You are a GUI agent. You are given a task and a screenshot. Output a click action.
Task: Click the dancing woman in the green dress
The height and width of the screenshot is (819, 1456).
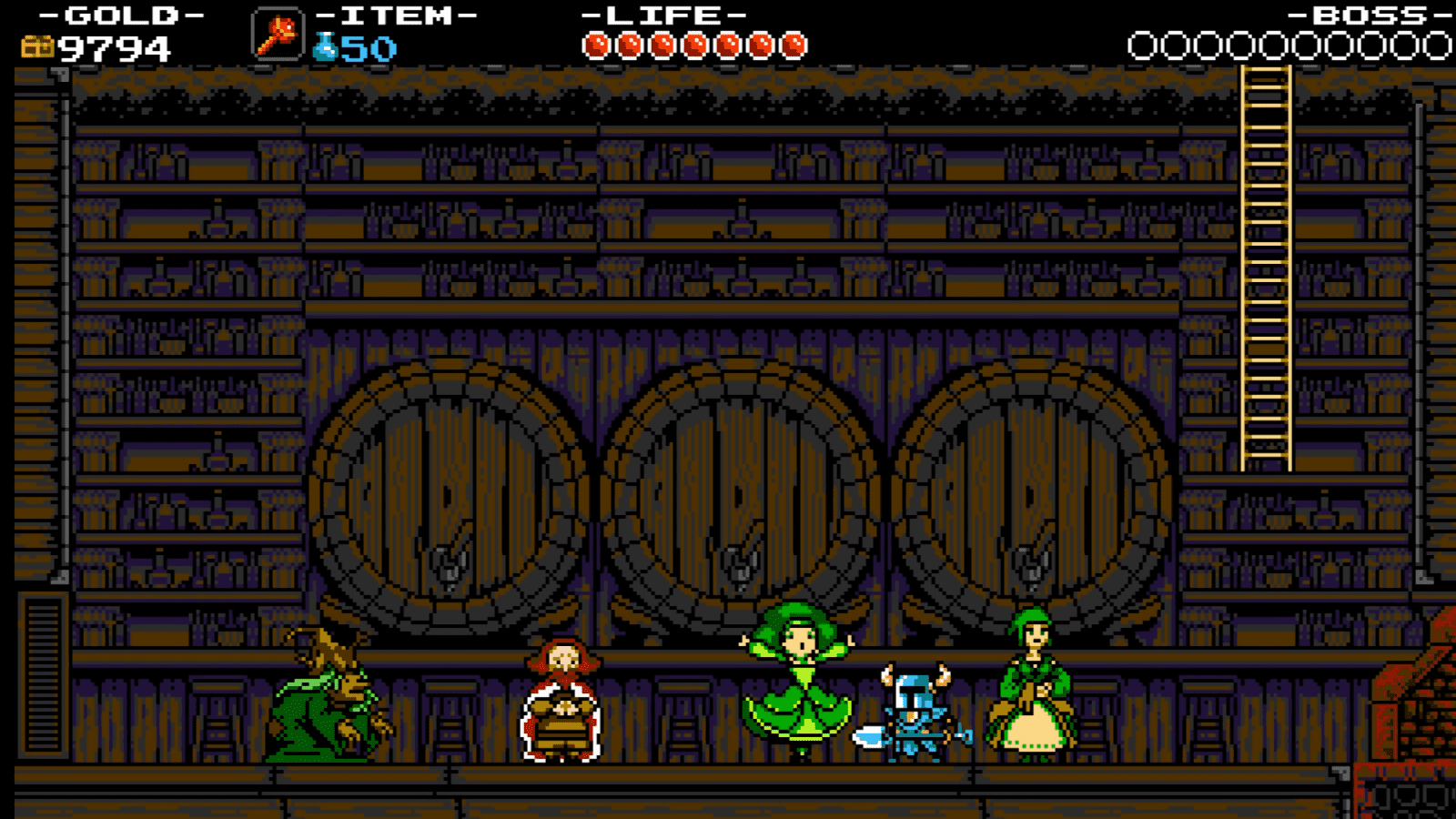[x=799, y=682]
